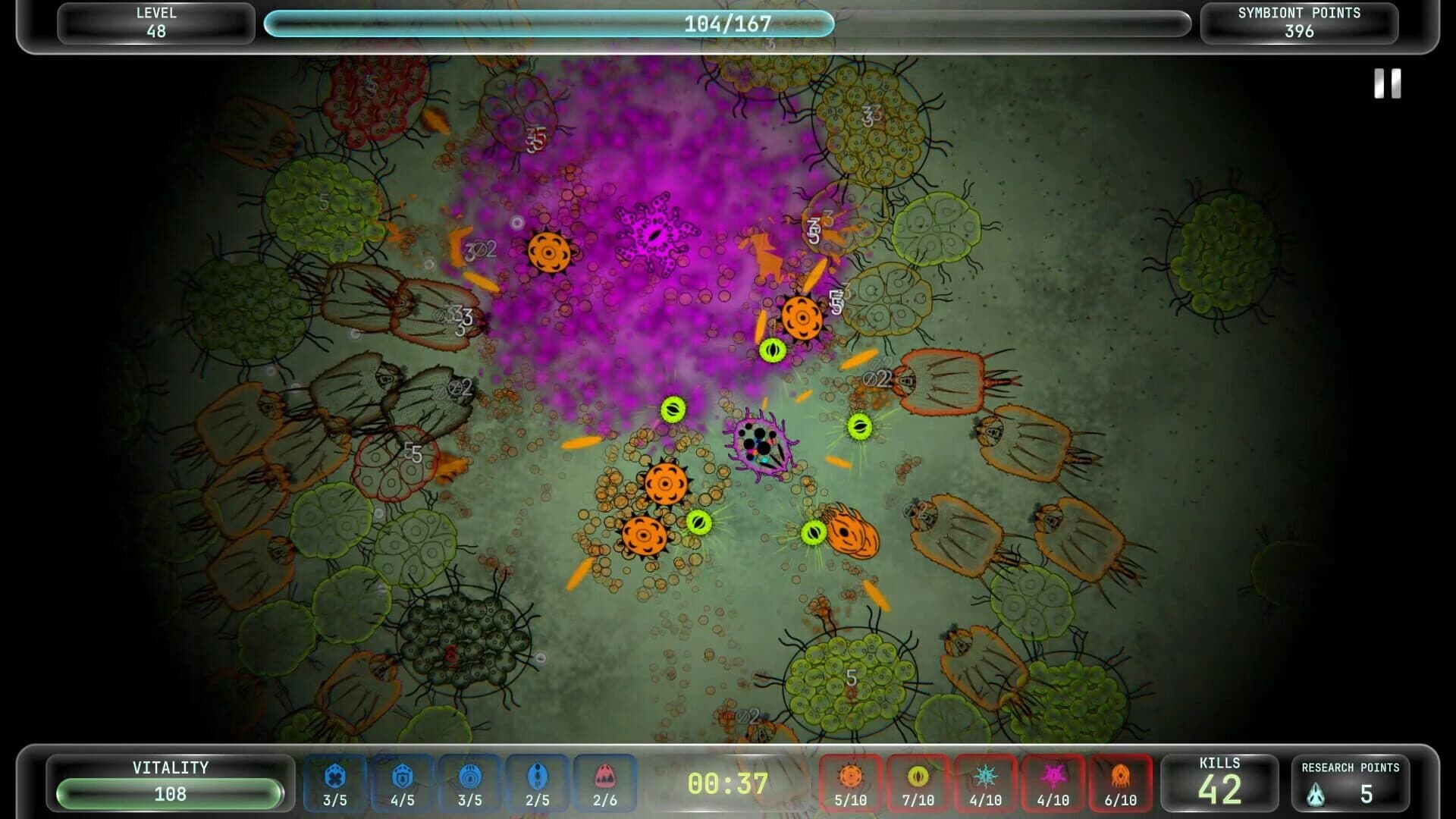Screen dimensions: 1456x819
Task: Select the blue spiral-eye symbiont showing 3/5
Action: click(472, 783)
